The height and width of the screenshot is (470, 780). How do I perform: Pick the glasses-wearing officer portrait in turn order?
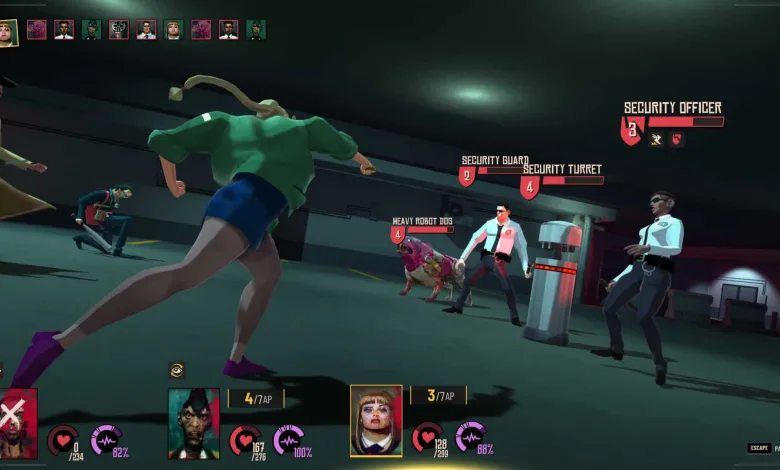click(64, 29)
